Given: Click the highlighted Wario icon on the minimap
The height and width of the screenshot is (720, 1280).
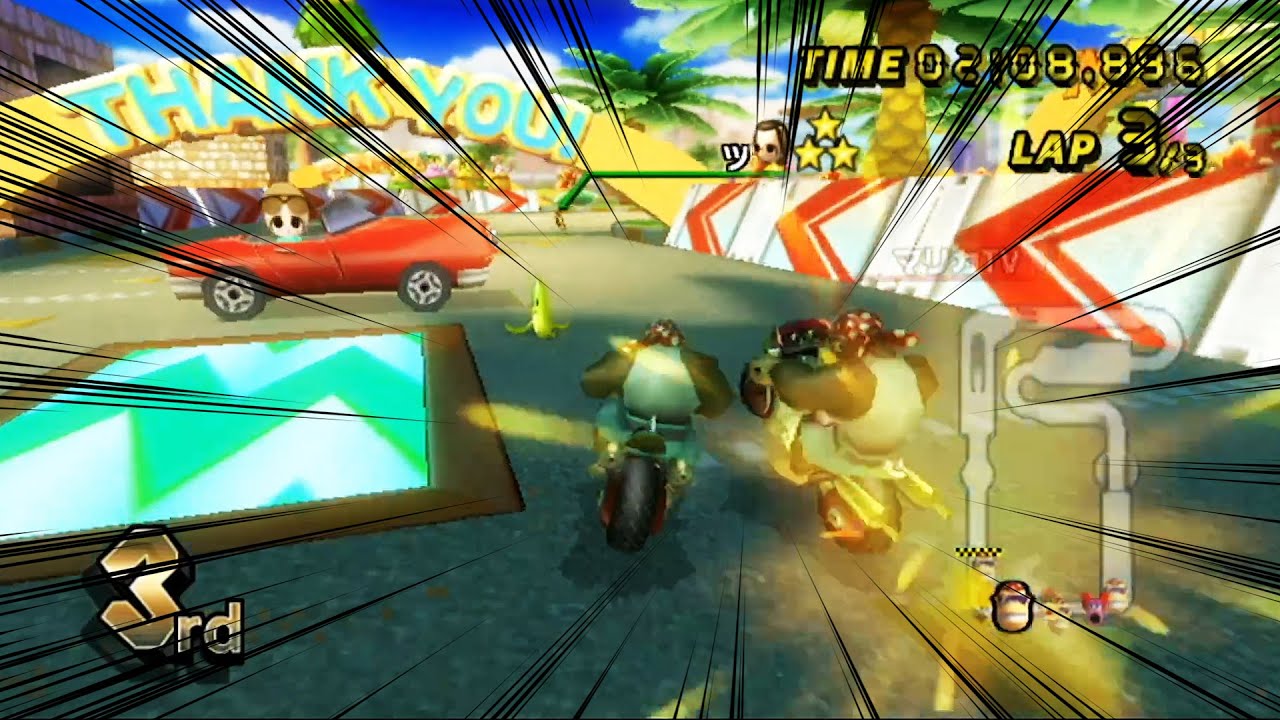Looking at the screenshot, I should click(1012, 605).
